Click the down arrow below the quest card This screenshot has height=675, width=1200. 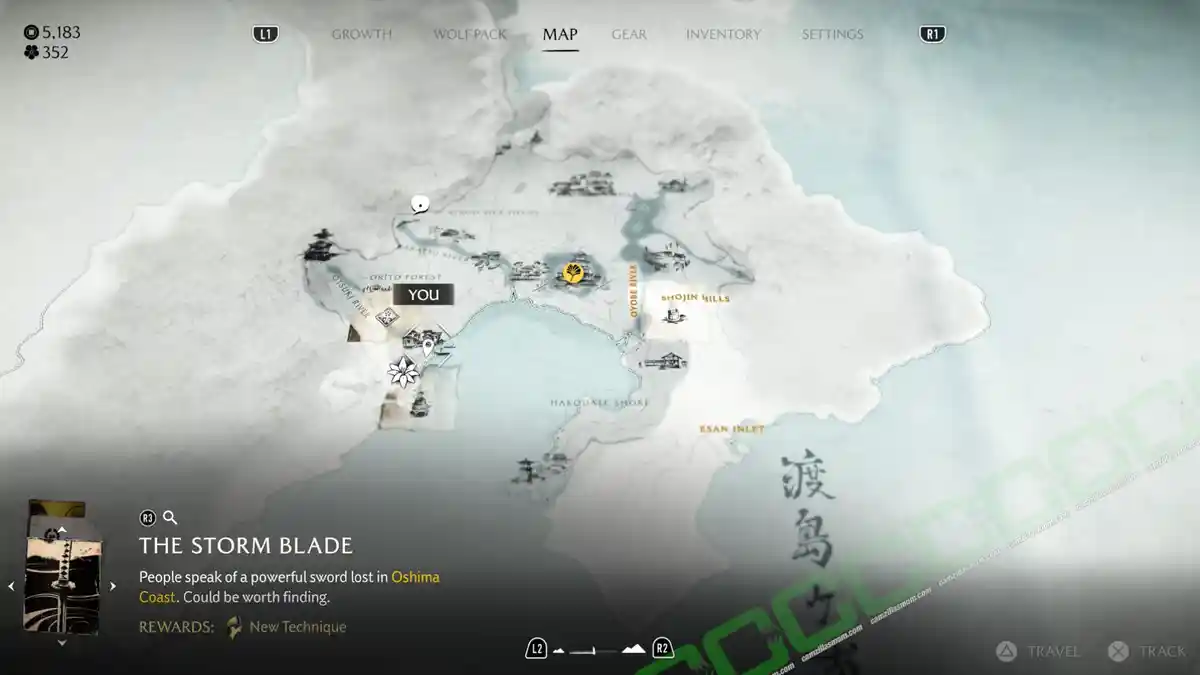pos(62,643)
